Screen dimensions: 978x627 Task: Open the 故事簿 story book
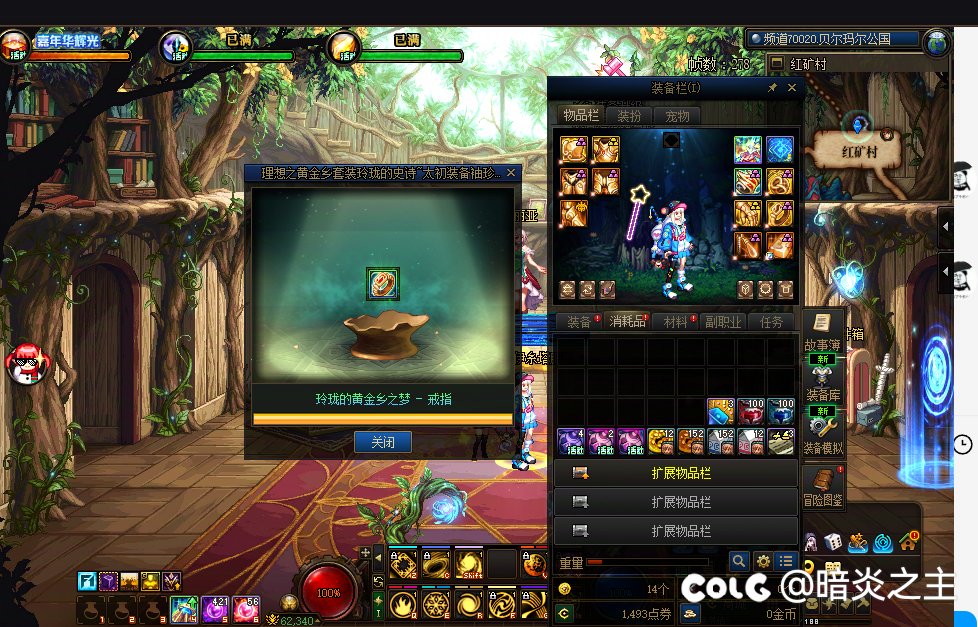pyautogui.click(x=822, y=333)
